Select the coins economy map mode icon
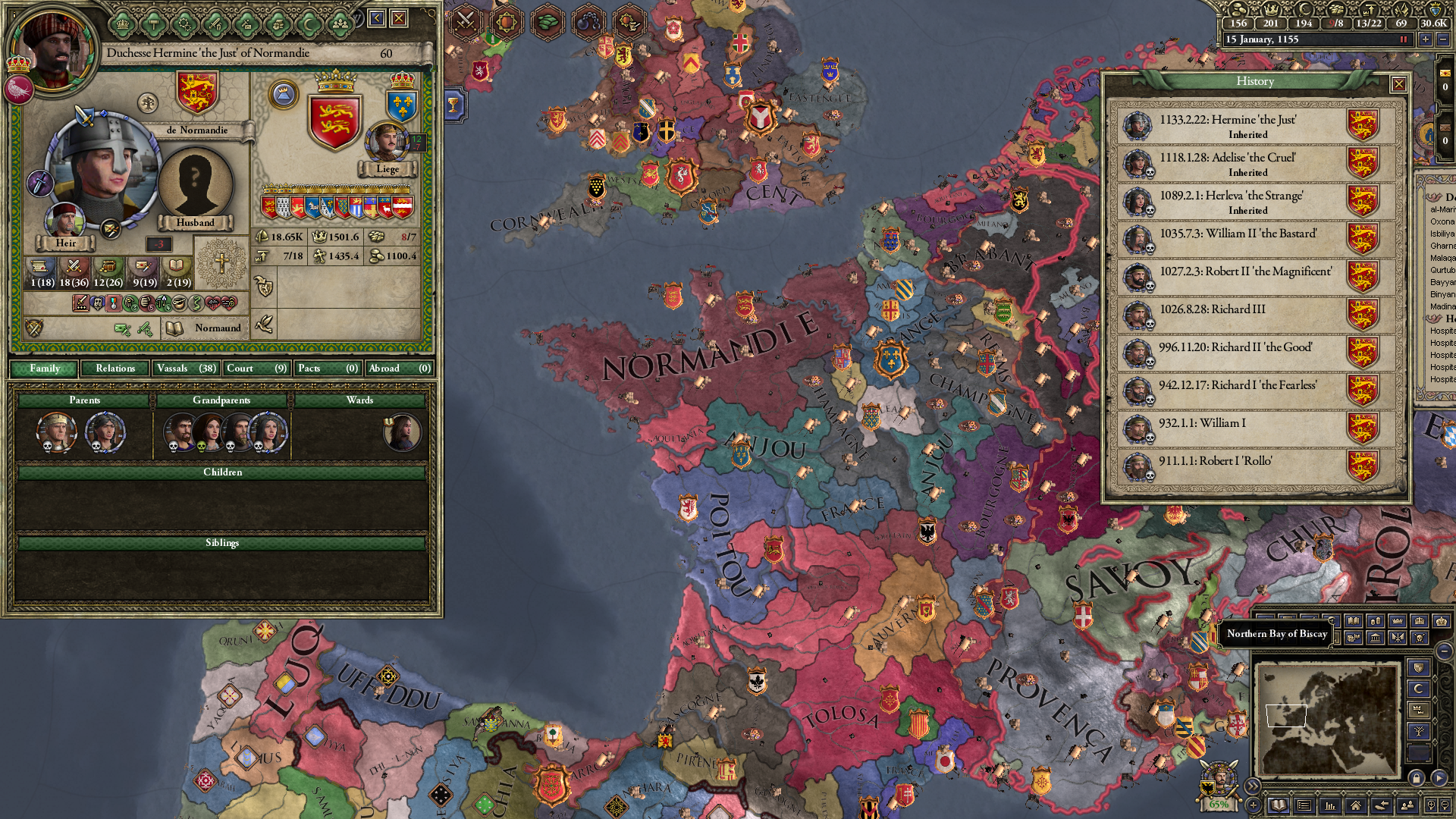This screenshot has width=1456, height=819. click(x=1376, y=621)
